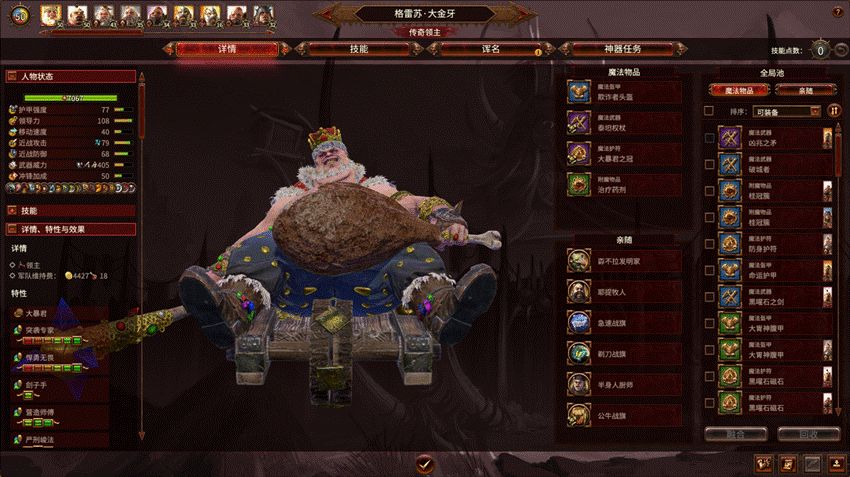Screen dimensions: 850x477
Task: Select 破城者 weapon in the pool list
Action: [x=775, y=163]
